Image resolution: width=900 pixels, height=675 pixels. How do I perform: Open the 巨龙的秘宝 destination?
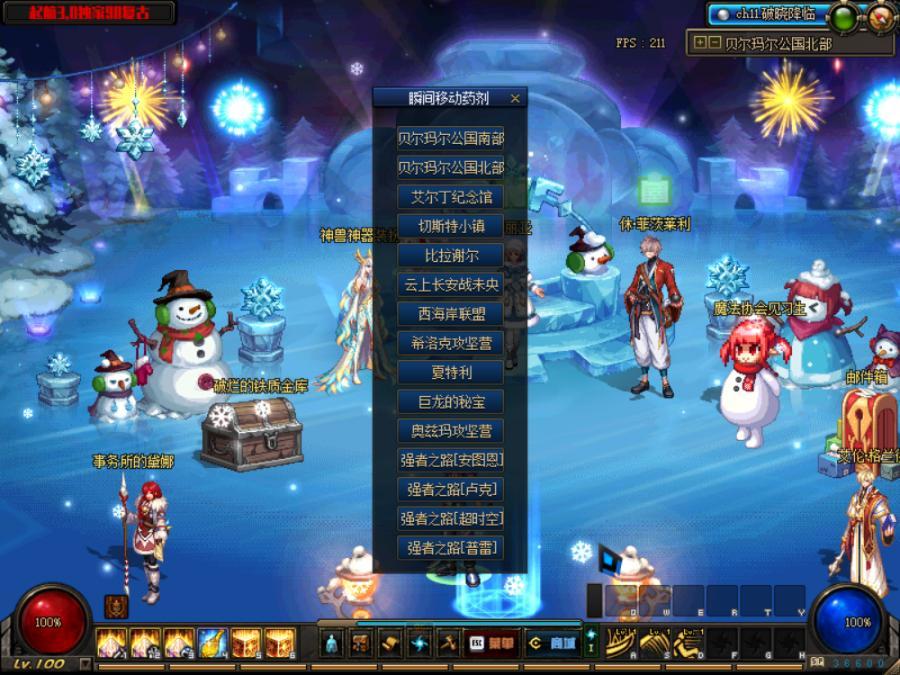(450, 402)
